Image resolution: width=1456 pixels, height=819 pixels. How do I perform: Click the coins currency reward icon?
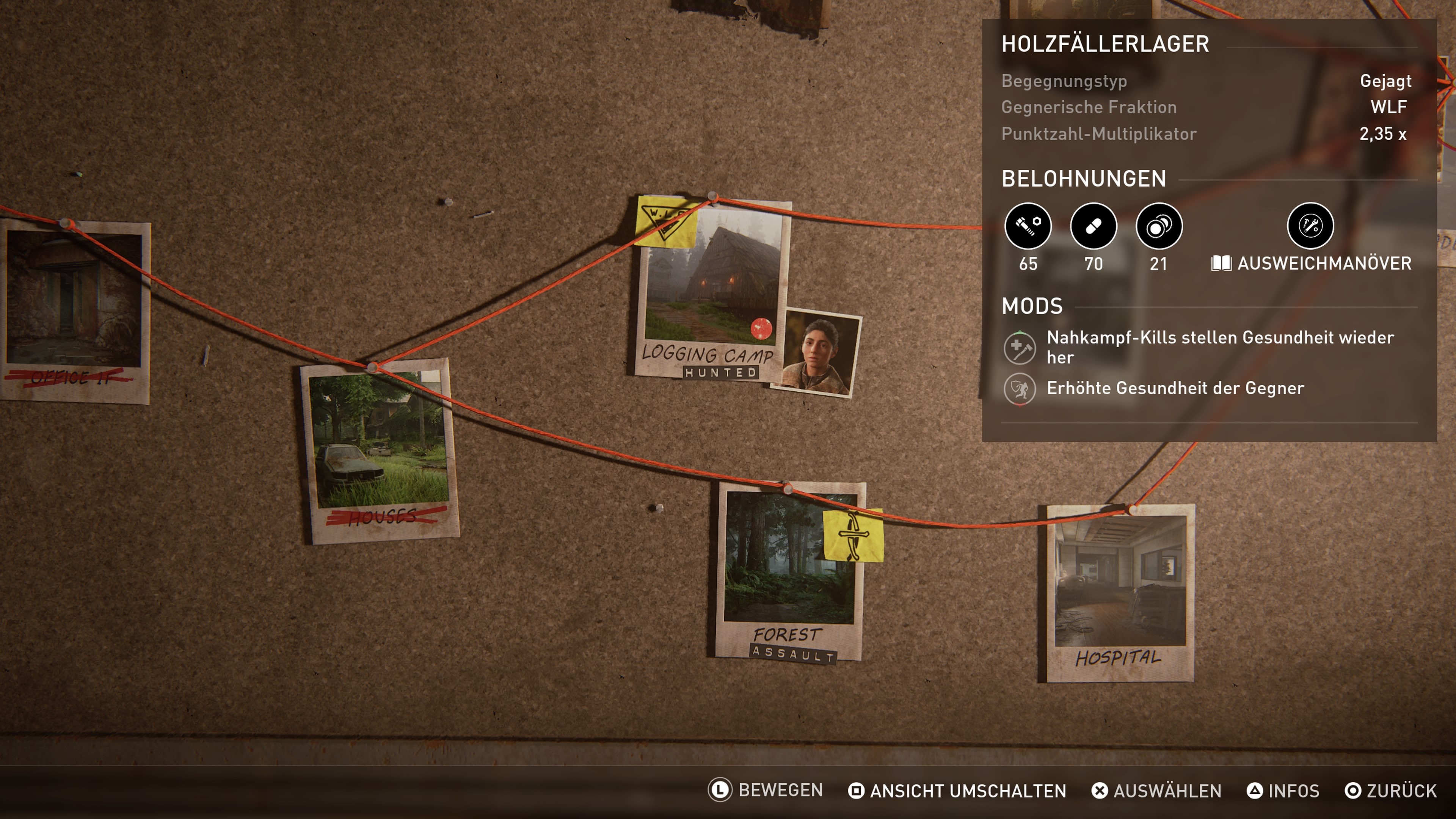pos(1159,226)
